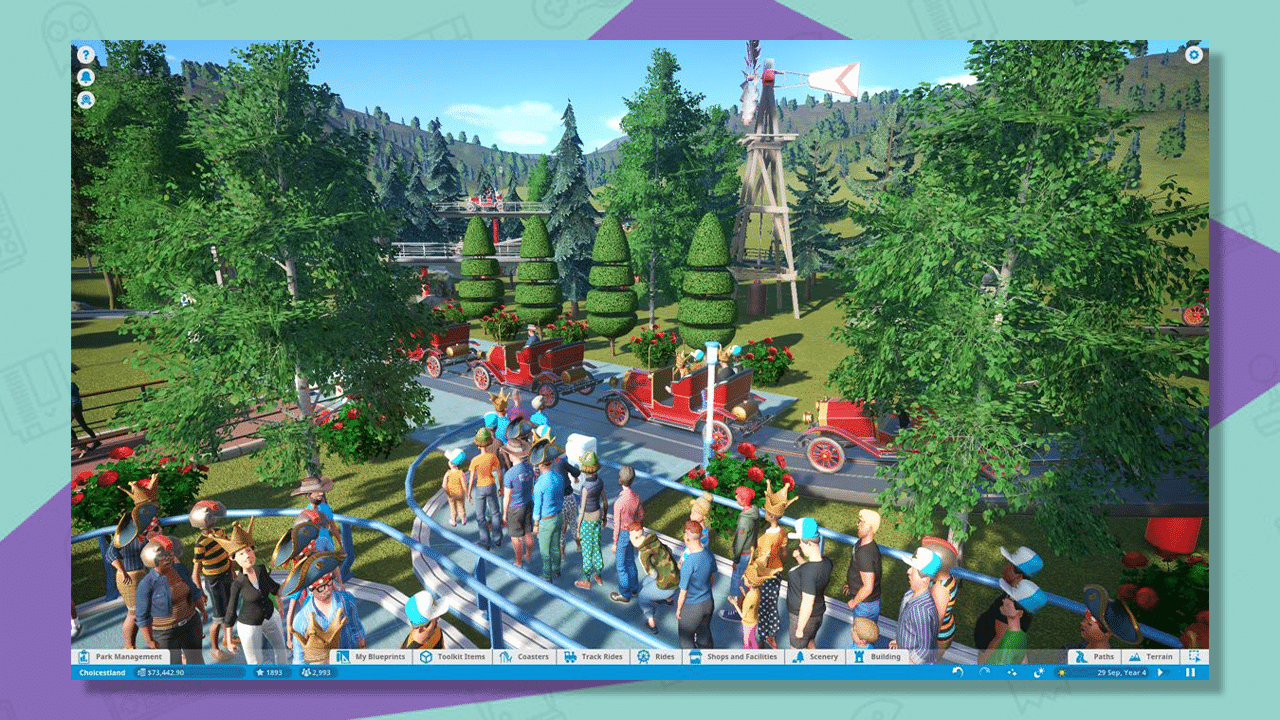Click the redo arrow on the status bar
This screenshot has width=1280, height=720.
[x=985, y=671]
